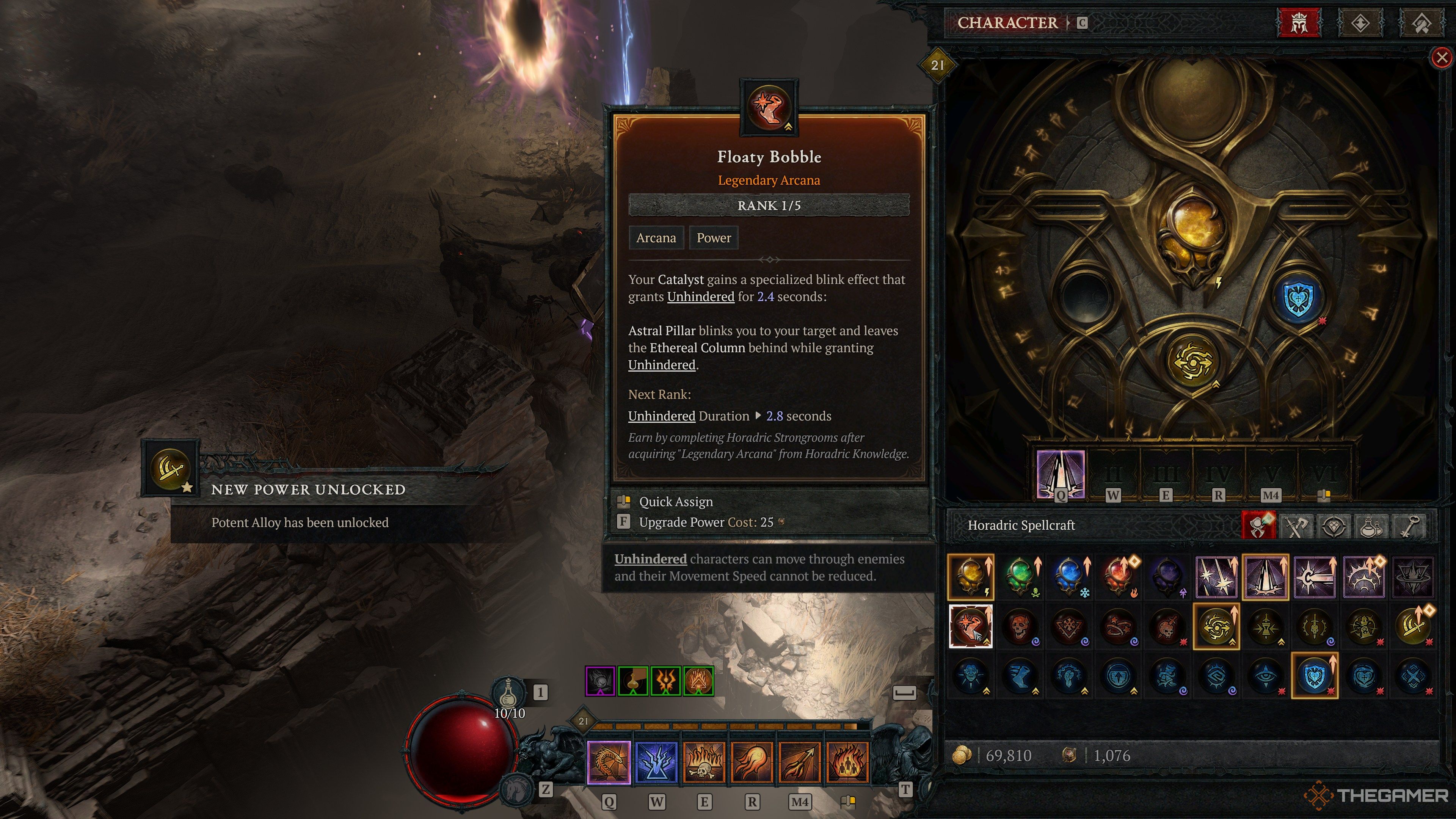Open the crossed weapons equipment tab
Viewport: 1456px width, 819px height.
[1297, 526]
